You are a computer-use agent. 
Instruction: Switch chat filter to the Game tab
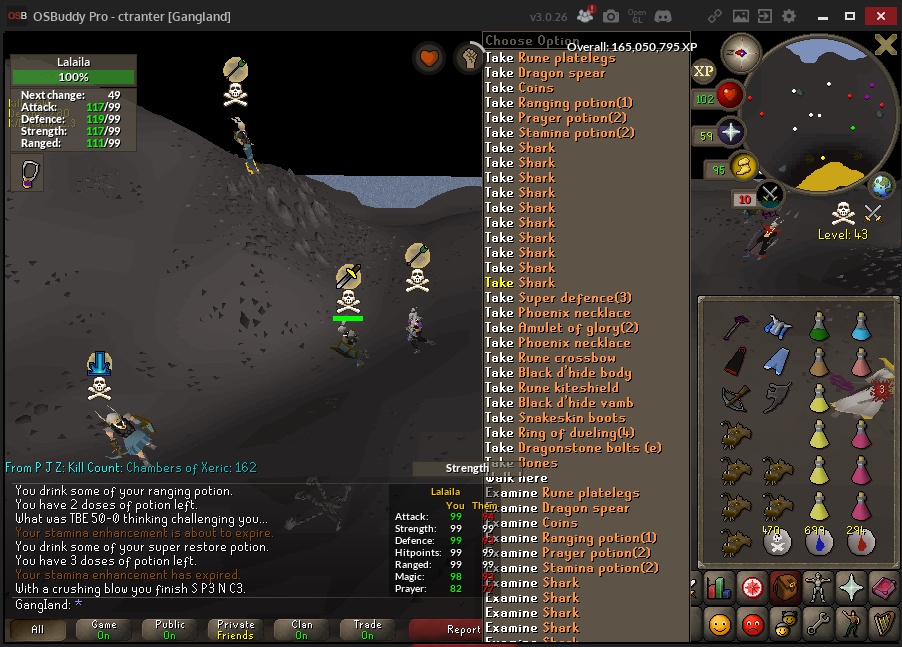tap(103, 630)
